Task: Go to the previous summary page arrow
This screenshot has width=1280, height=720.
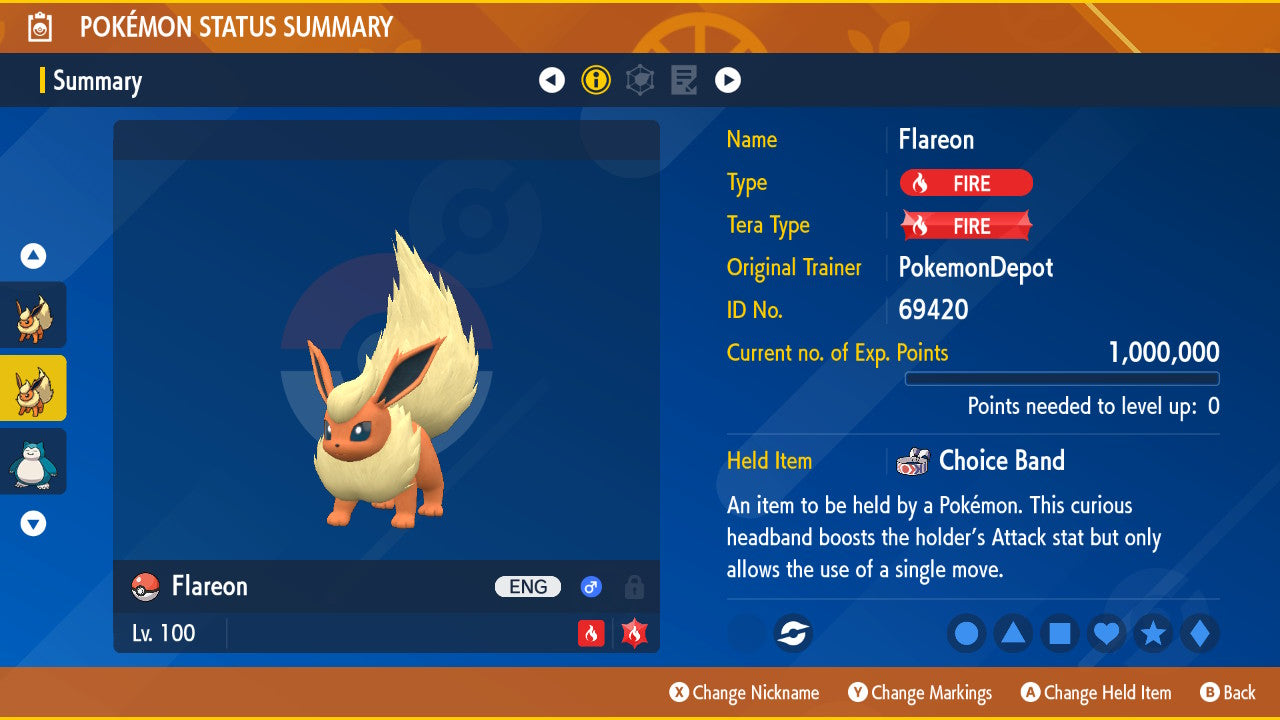Action: [x=552, y=80]
